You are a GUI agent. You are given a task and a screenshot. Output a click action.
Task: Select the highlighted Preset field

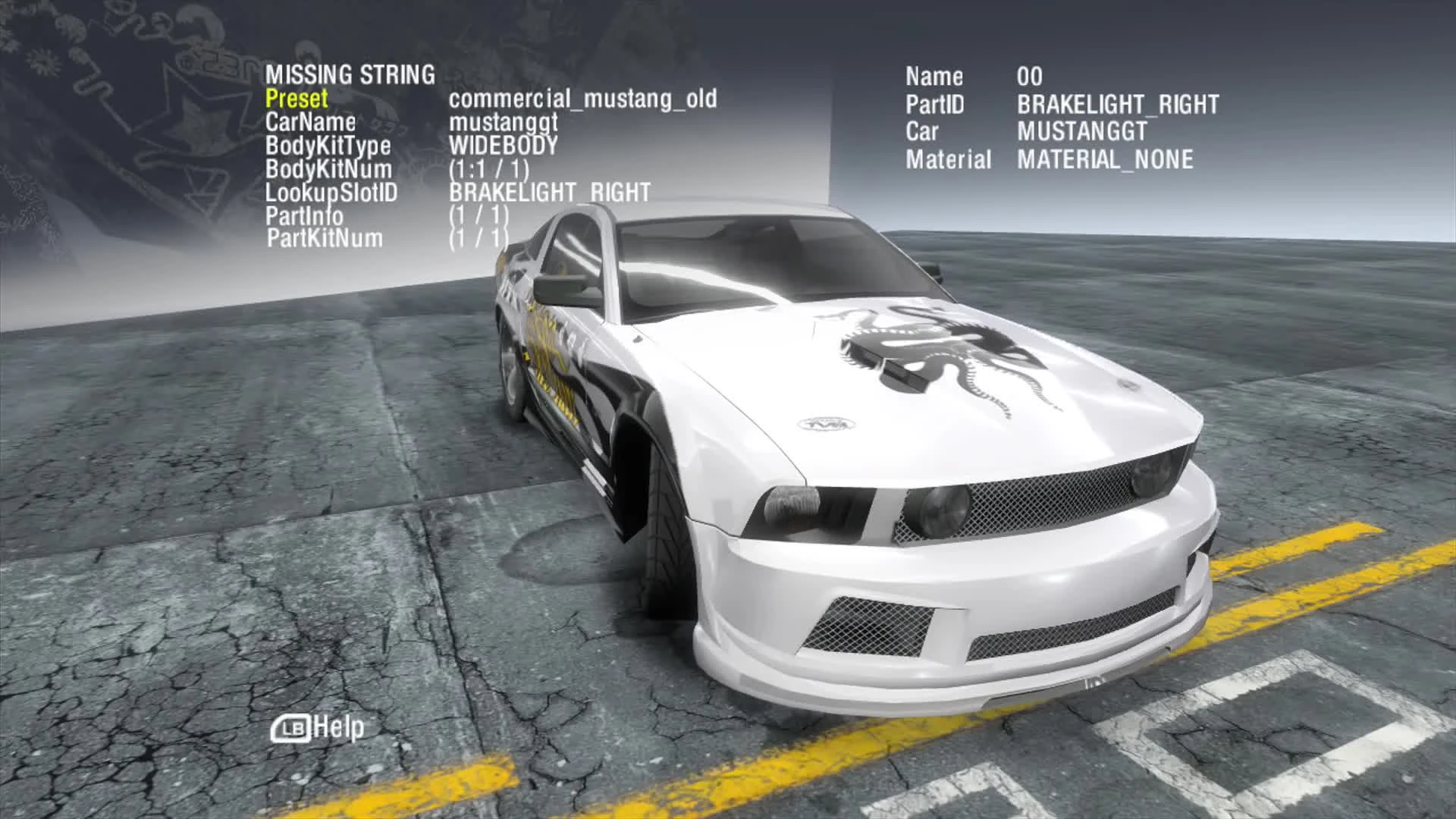pyautogui.click(x=297, y=99)
